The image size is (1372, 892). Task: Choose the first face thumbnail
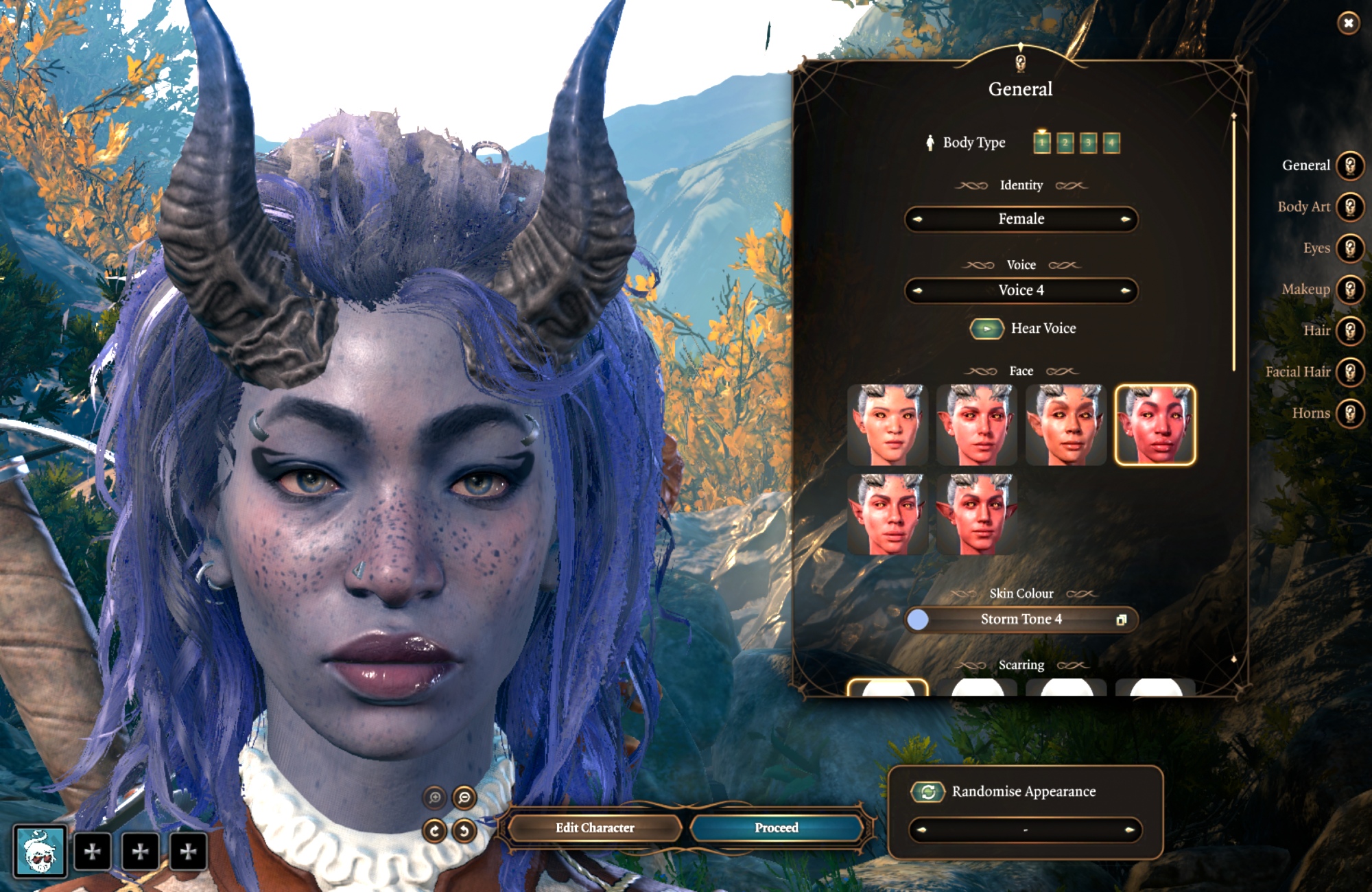click(888, 425)
